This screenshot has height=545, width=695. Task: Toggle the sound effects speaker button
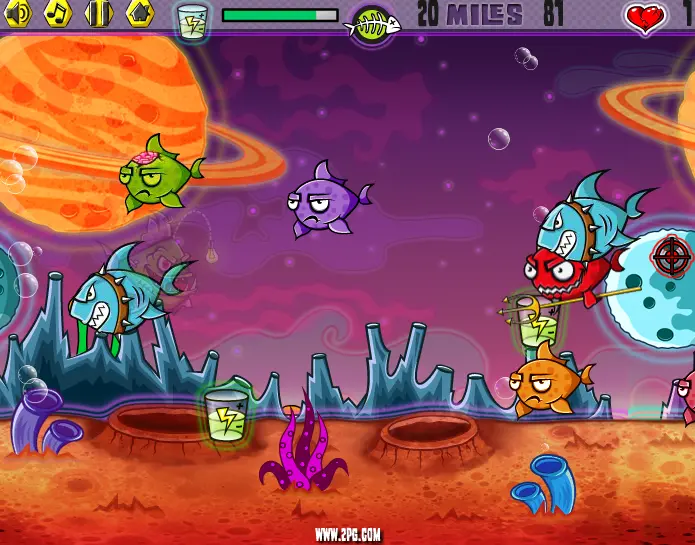click(19, 12)
